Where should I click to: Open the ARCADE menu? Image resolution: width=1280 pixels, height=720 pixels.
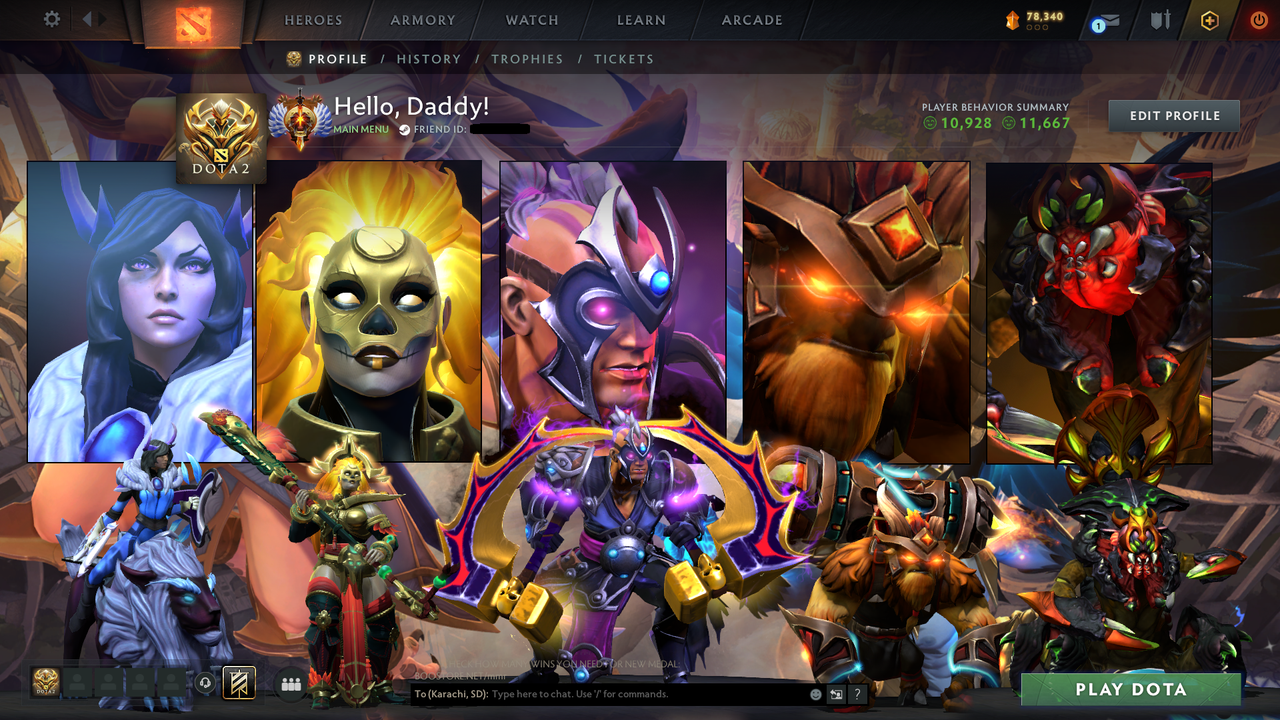click(750, 20)
